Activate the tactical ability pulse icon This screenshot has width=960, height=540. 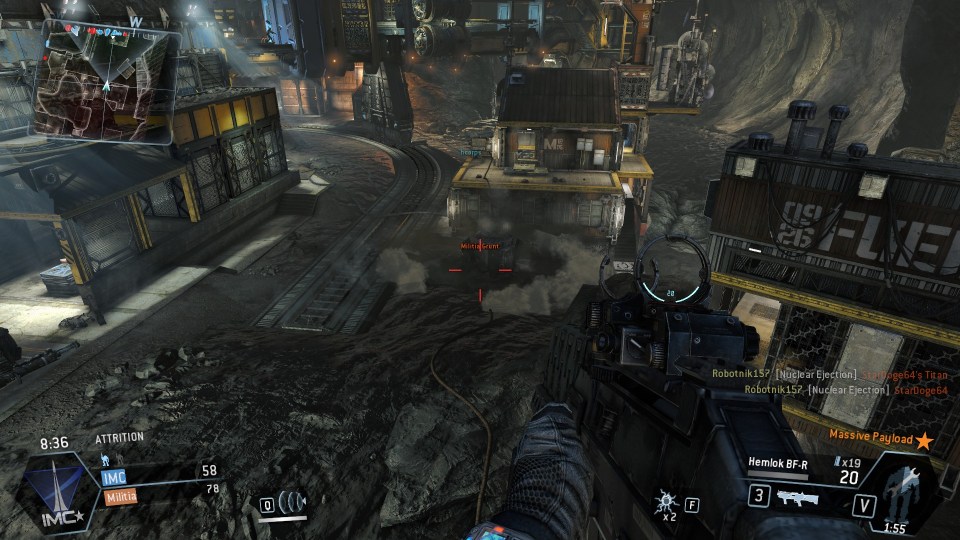click(x=292, y=501)
